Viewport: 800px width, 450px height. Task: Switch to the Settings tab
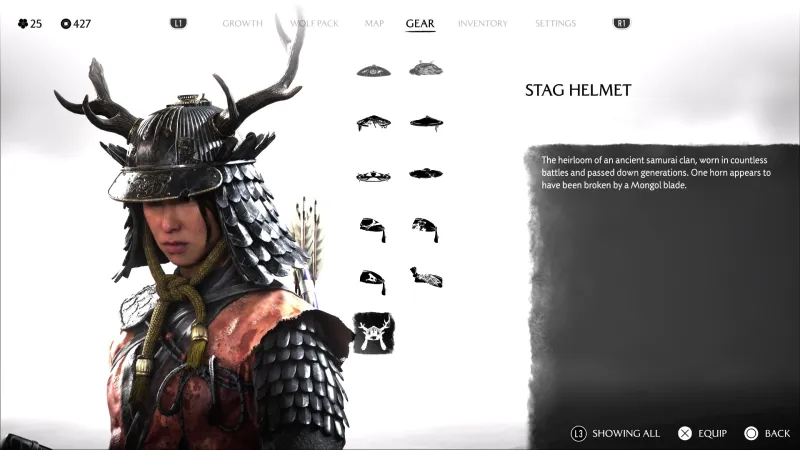click(x=555, y=23)
